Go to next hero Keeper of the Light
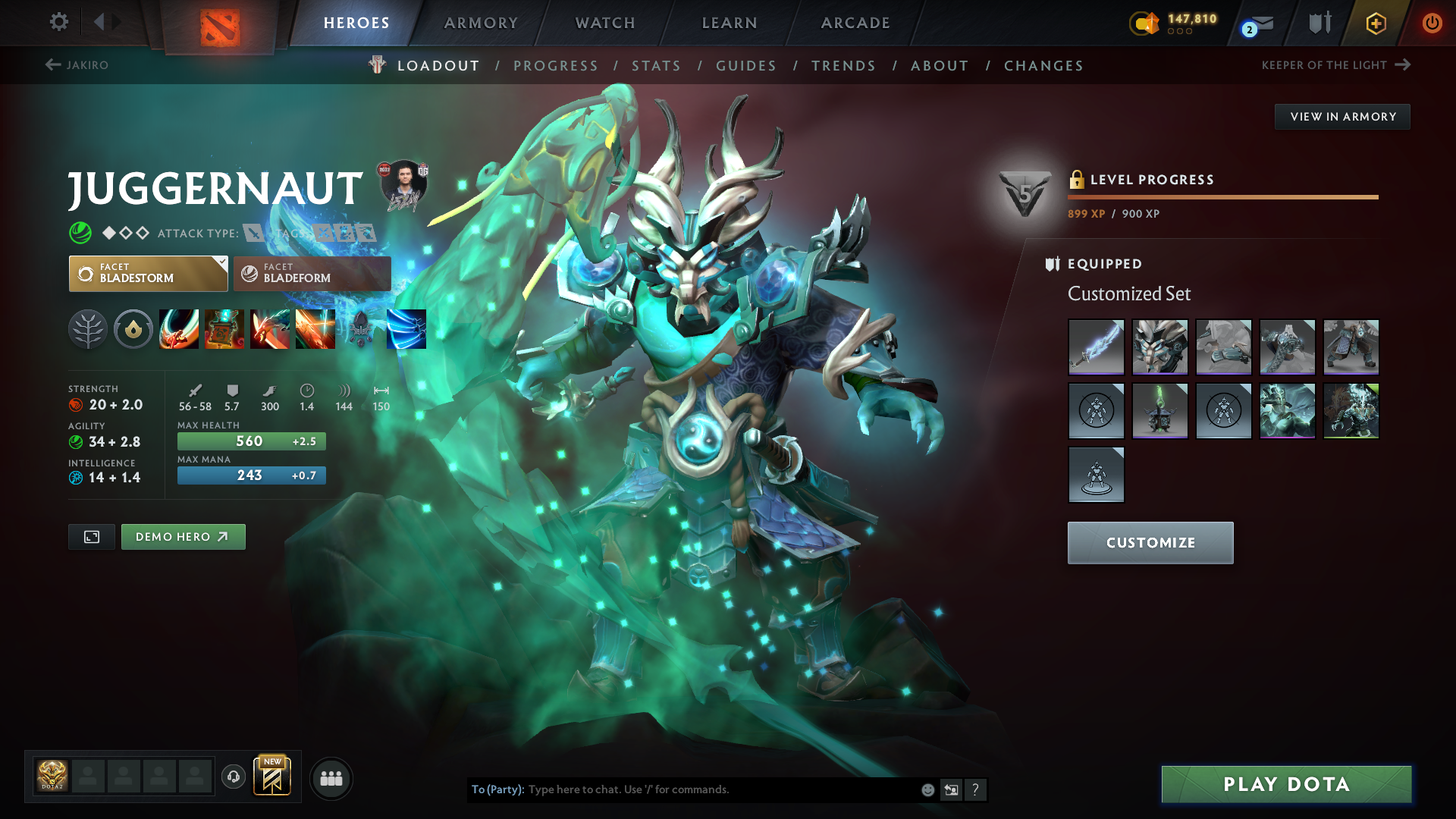The width and height of the screenshot is (1456, 819). [x=1335, y=65]
